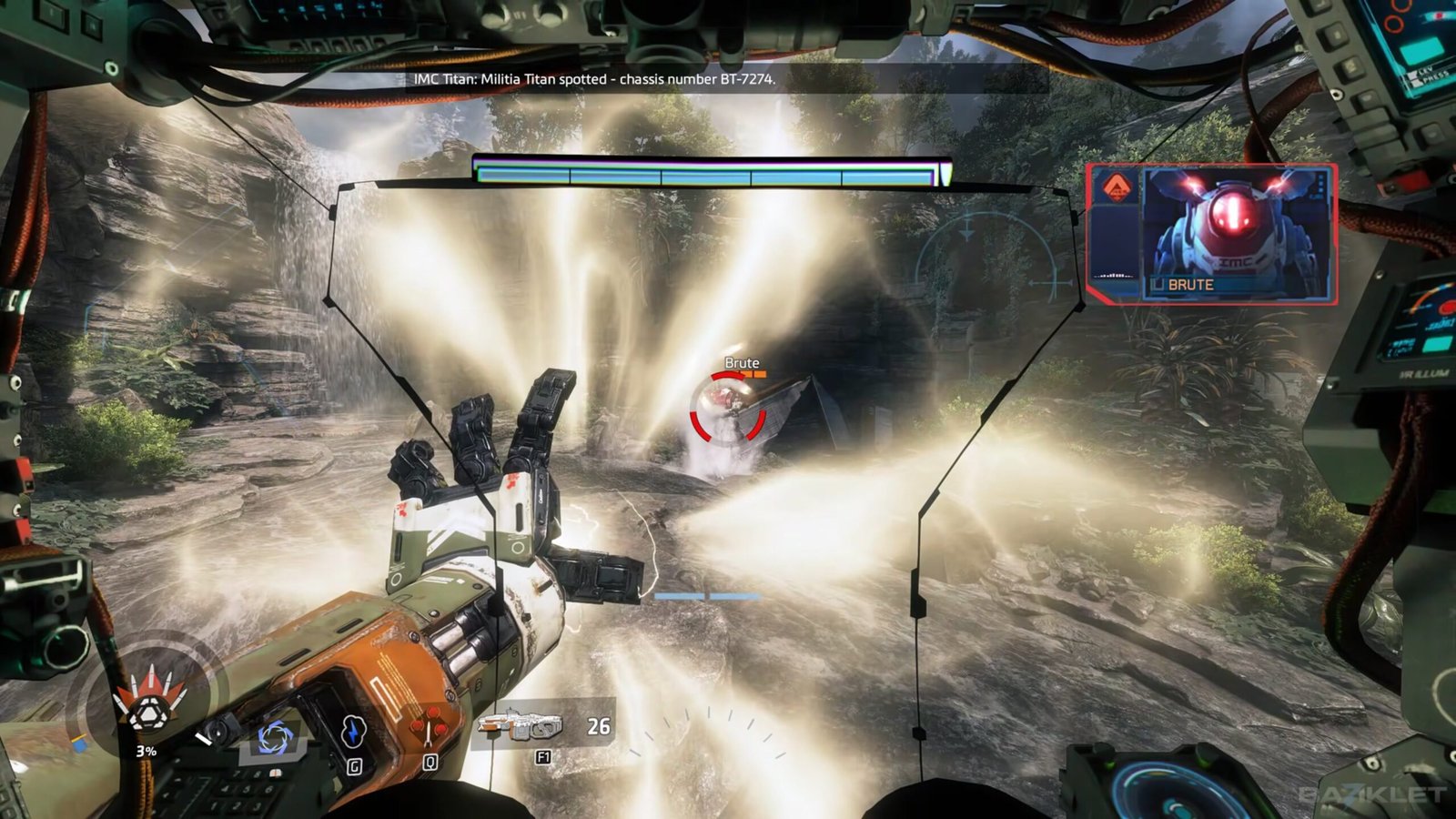Trigger the Electric Smoke cloud ability

[353, 731]
